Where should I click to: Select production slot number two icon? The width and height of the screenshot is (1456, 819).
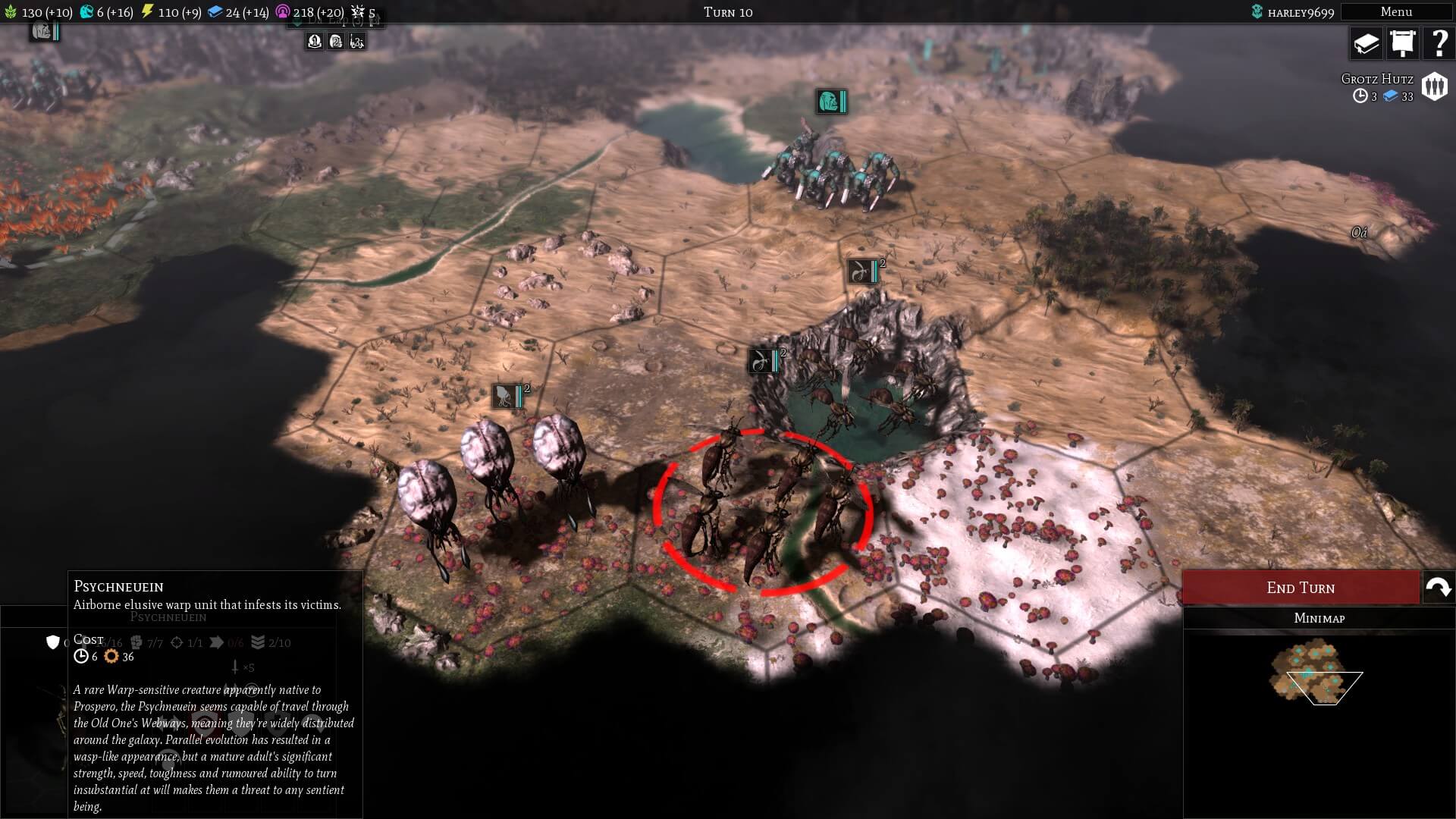click(x=336, y=42)
